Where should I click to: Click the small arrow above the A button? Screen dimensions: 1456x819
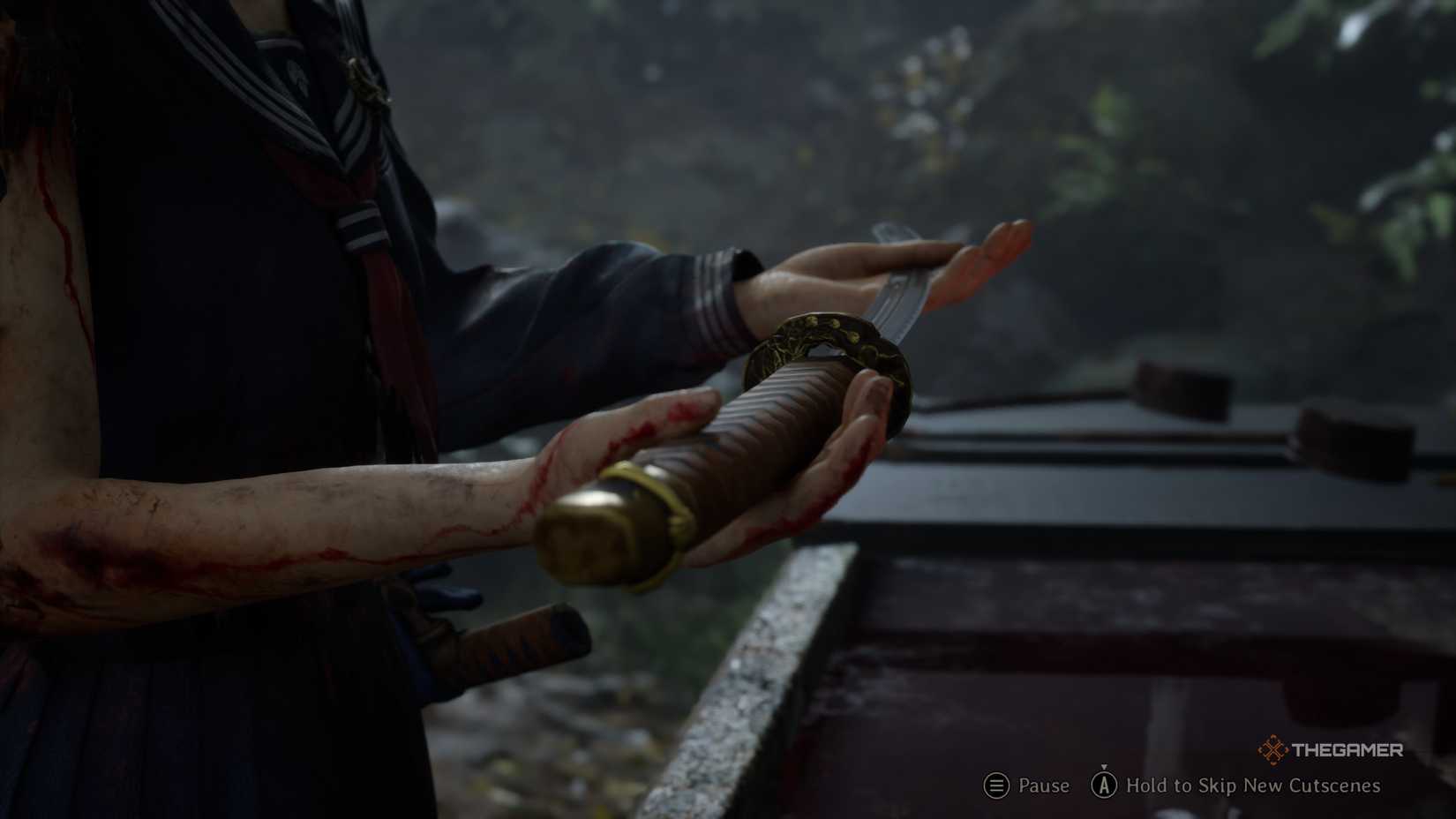click(x=1105, y=766)
